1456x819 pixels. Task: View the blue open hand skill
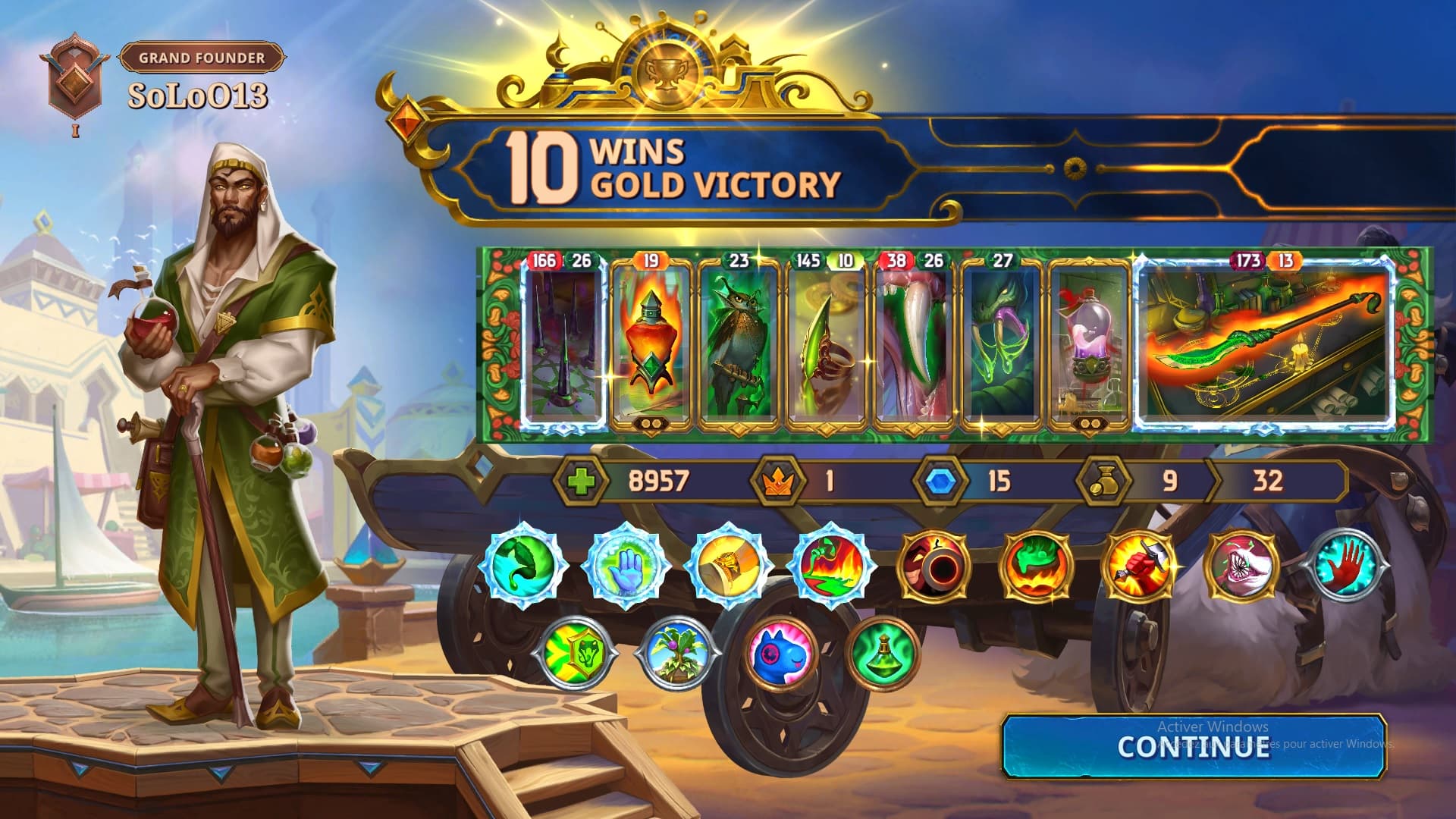[626, 564]
